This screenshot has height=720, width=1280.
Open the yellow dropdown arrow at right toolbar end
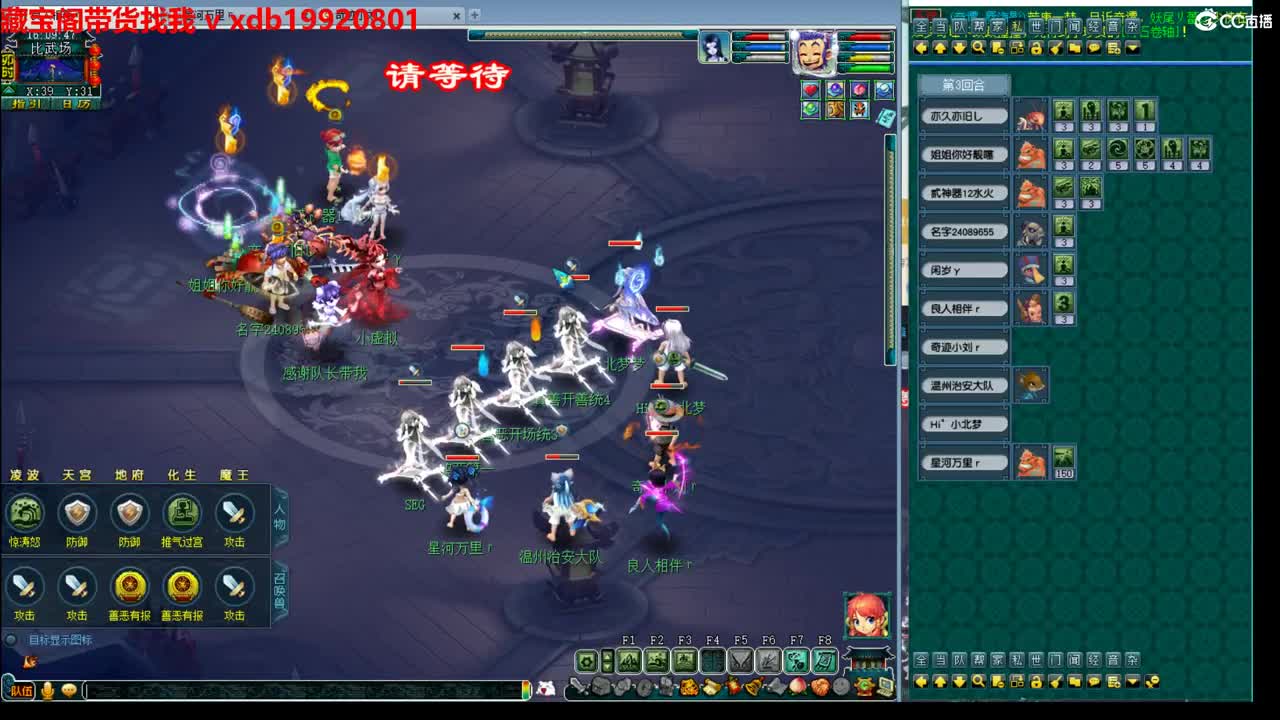1131,47
